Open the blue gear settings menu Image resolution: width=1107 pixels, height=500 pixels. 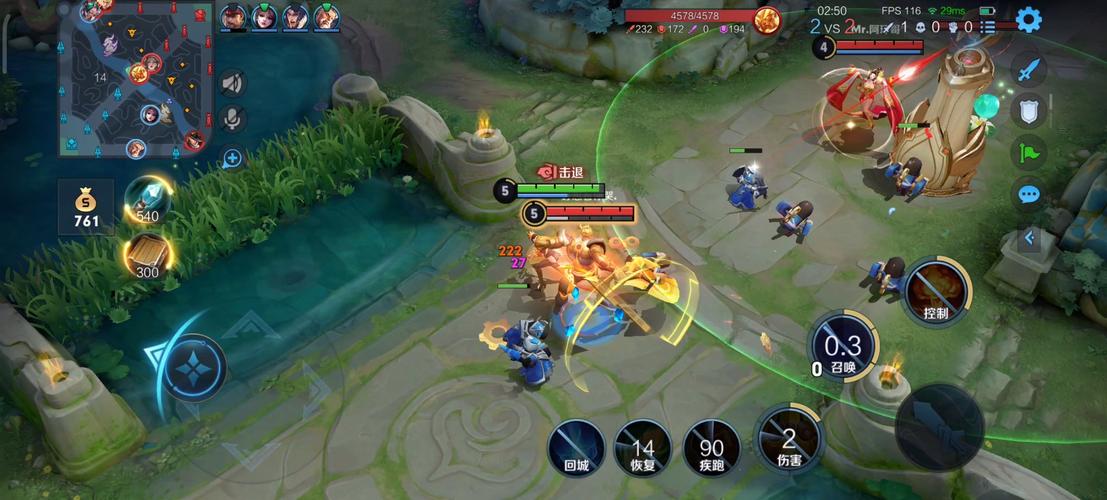(x=1028, y=19)
